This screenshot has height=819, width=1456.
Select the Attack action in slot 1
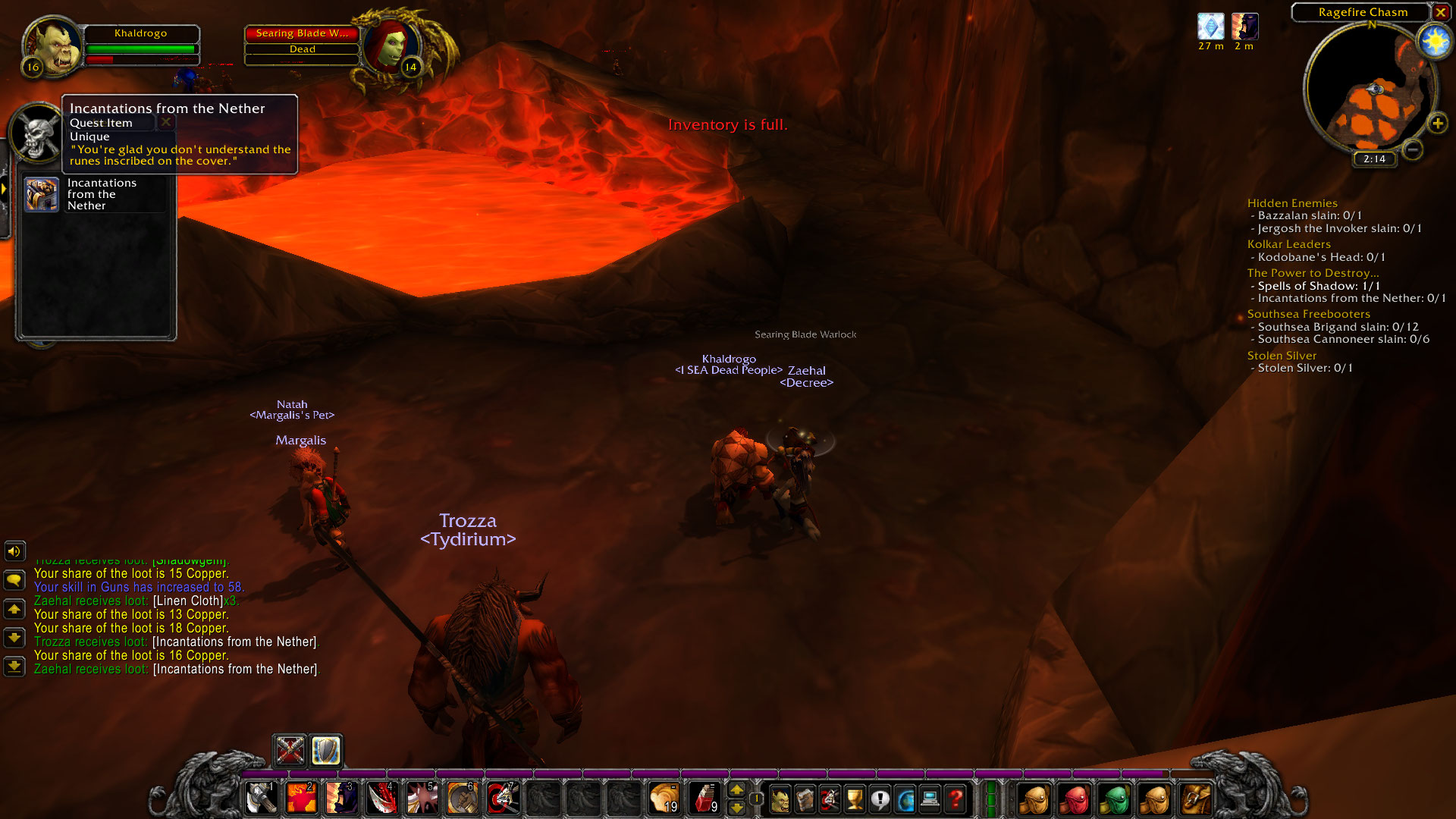pos(262,798)
